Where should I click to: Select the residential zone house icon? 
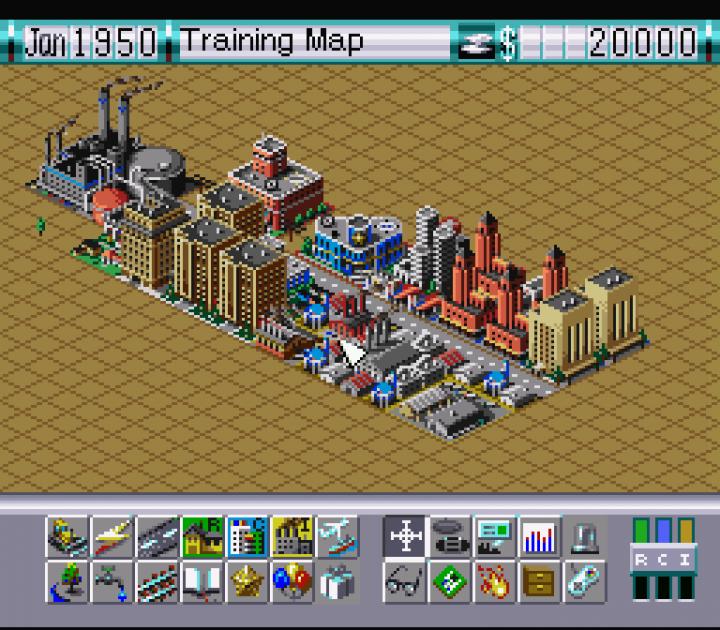pos(202,537)
